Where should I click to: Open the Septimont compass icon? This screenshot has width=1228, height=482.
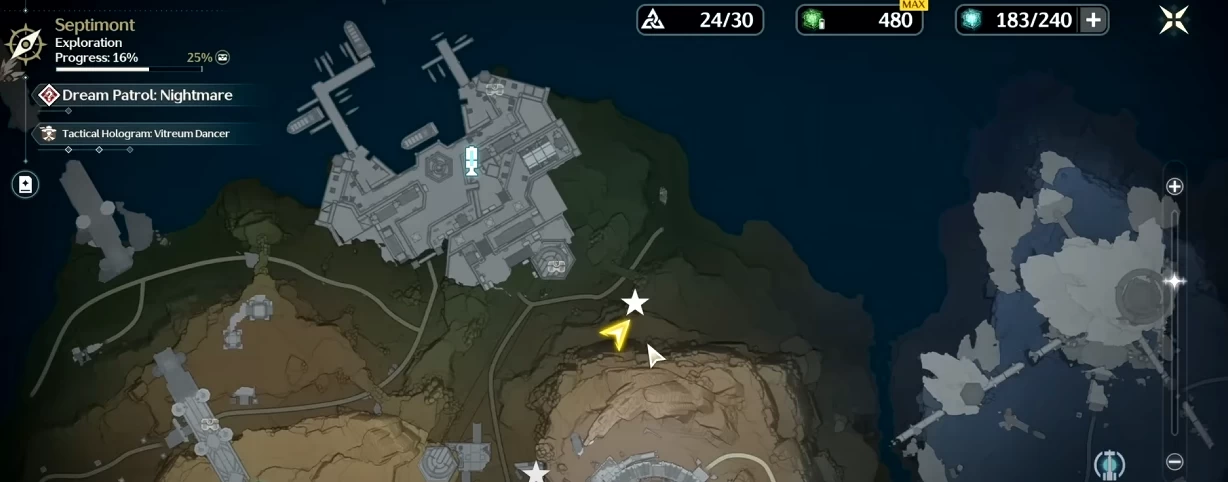click(24, 43)
